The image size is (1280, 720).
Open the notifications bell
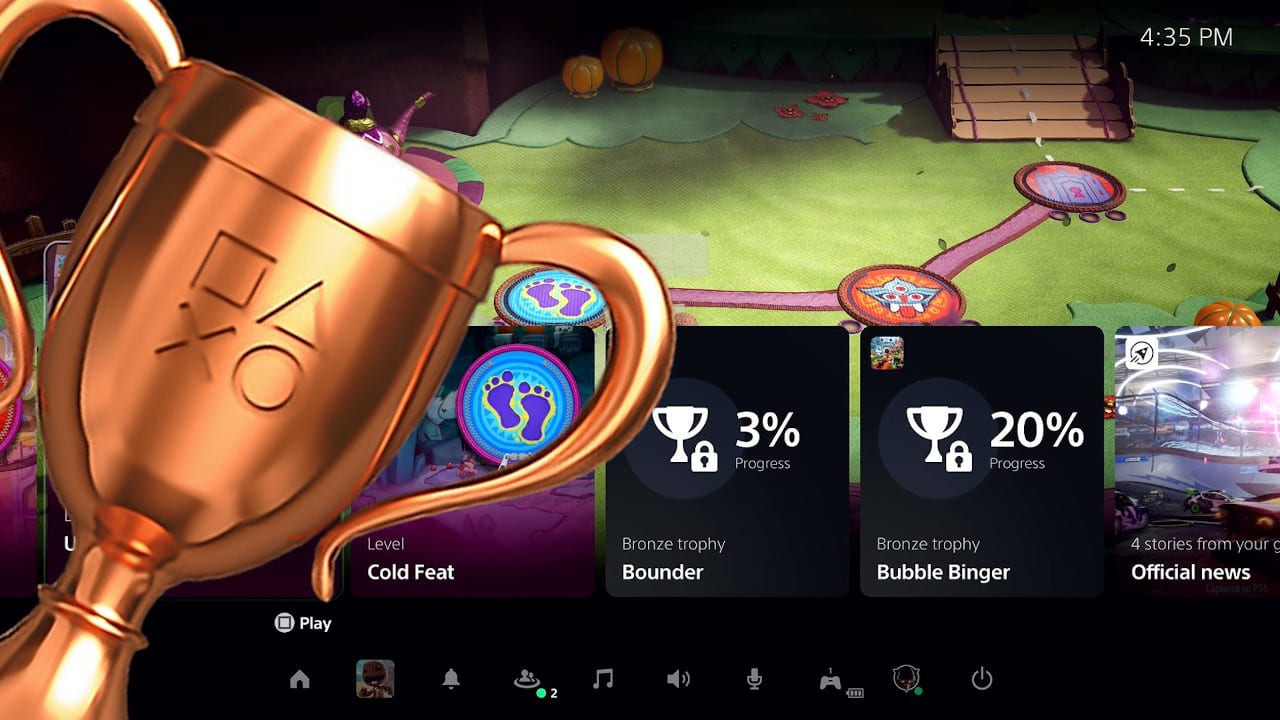451,679
